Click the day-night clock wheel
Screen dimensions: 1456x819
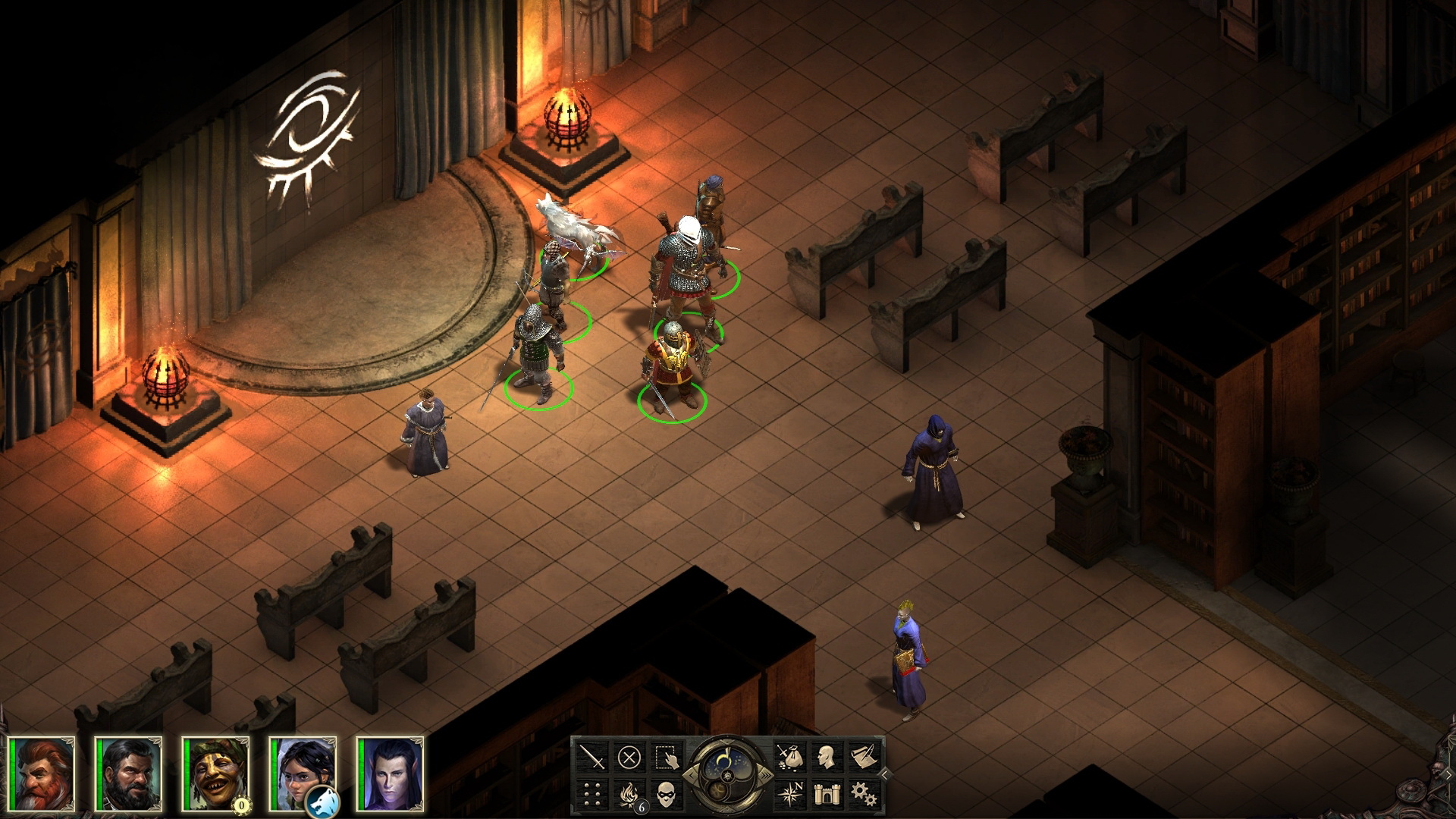(x=727, y=774)
